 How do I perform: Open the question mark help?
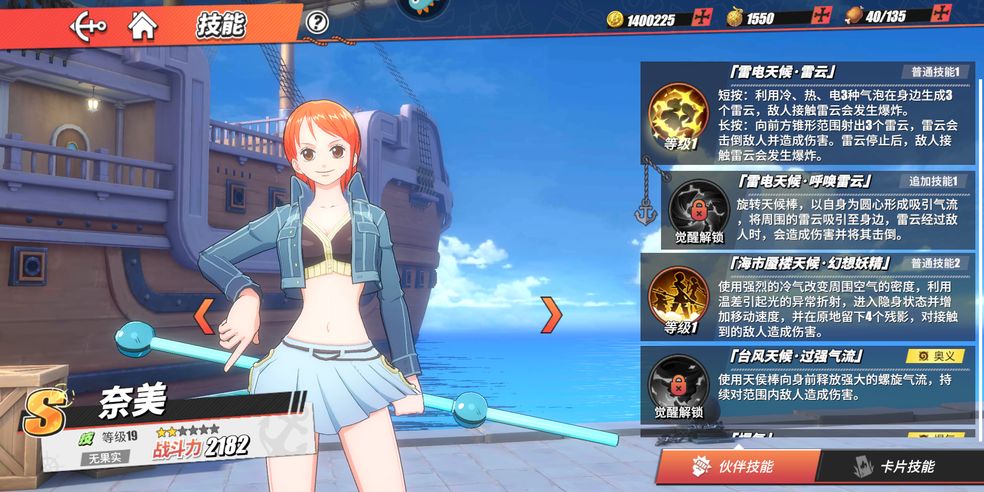pos(317,22)
